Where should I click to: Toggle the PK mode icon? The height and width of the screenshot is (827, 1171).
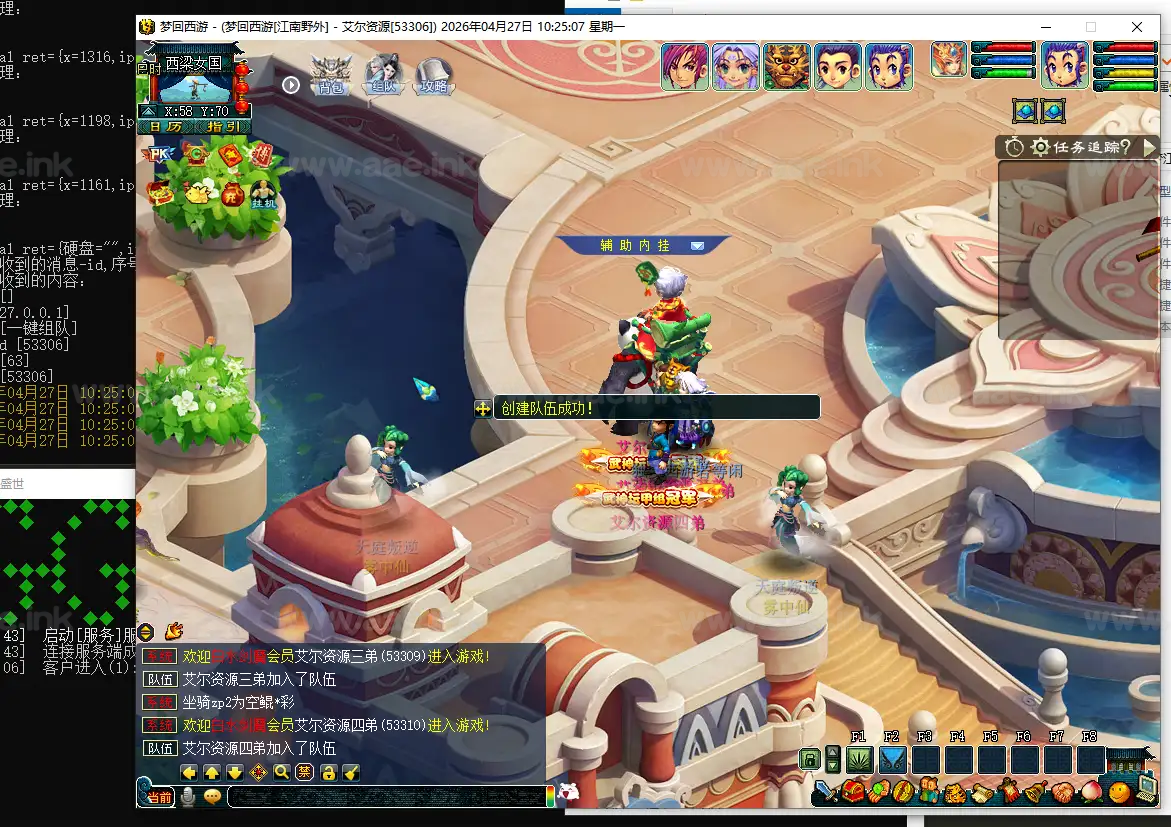coord(158,154)
